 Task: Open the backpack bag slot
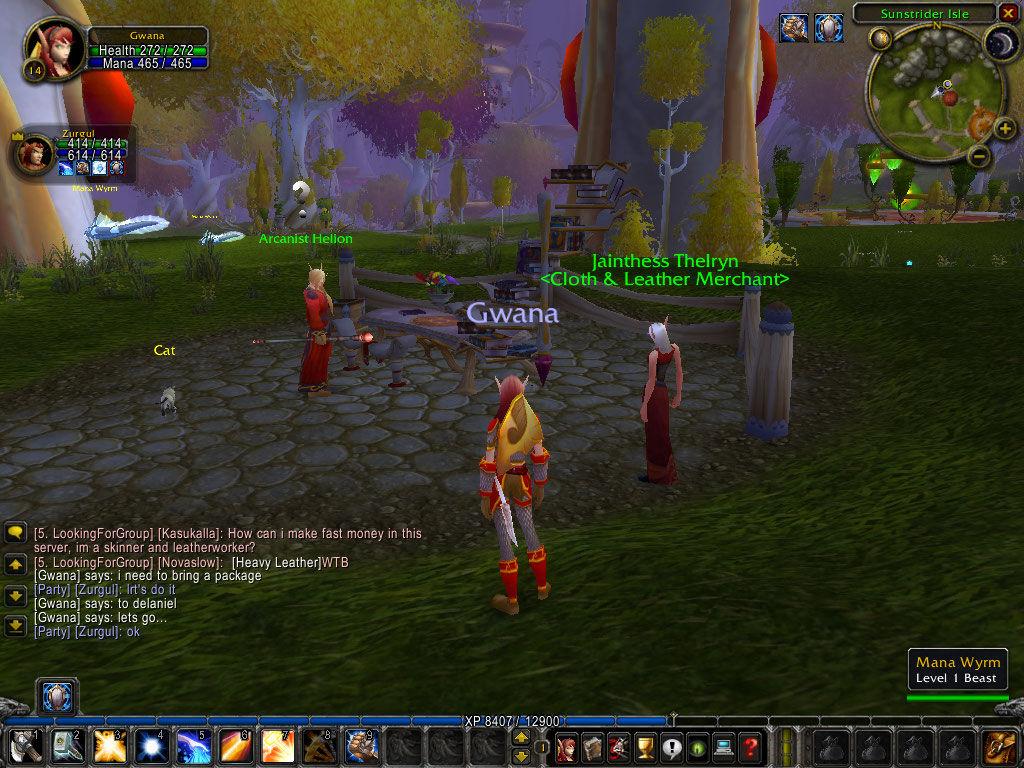pyautogui.click(x=998, y=746)
